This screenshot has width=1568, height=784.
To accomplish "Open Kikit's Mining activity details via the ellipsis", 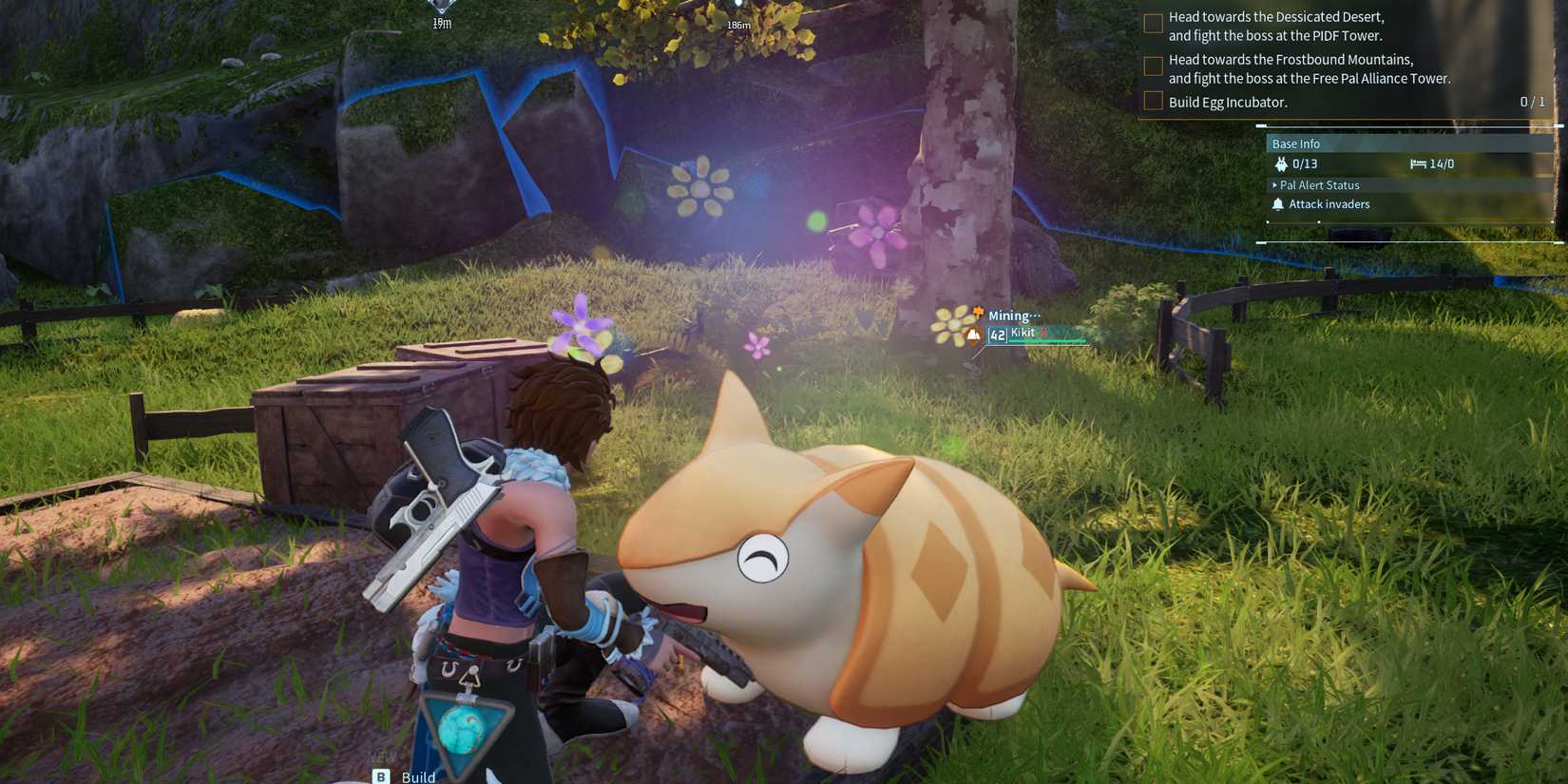I will click(x=1036, y=315).
